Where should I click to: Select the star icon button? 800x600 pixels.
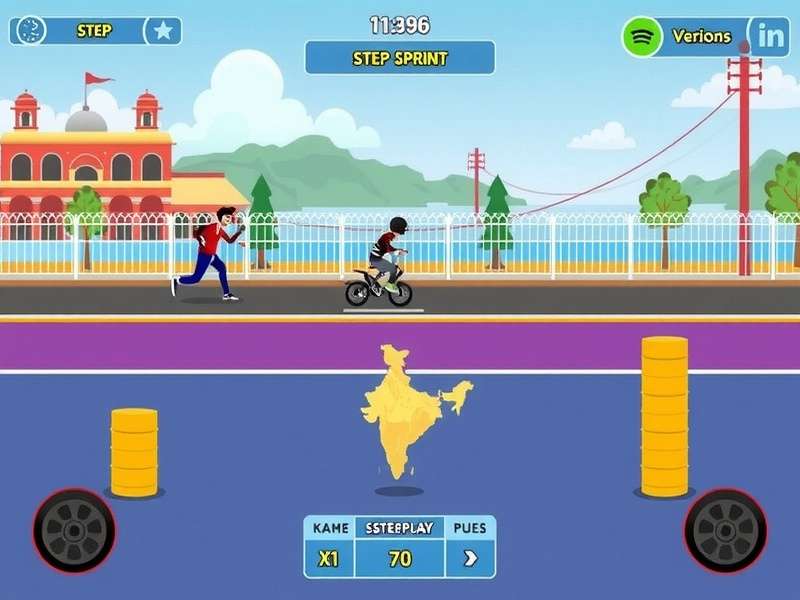pyautogui.click(x=164, y=31)
